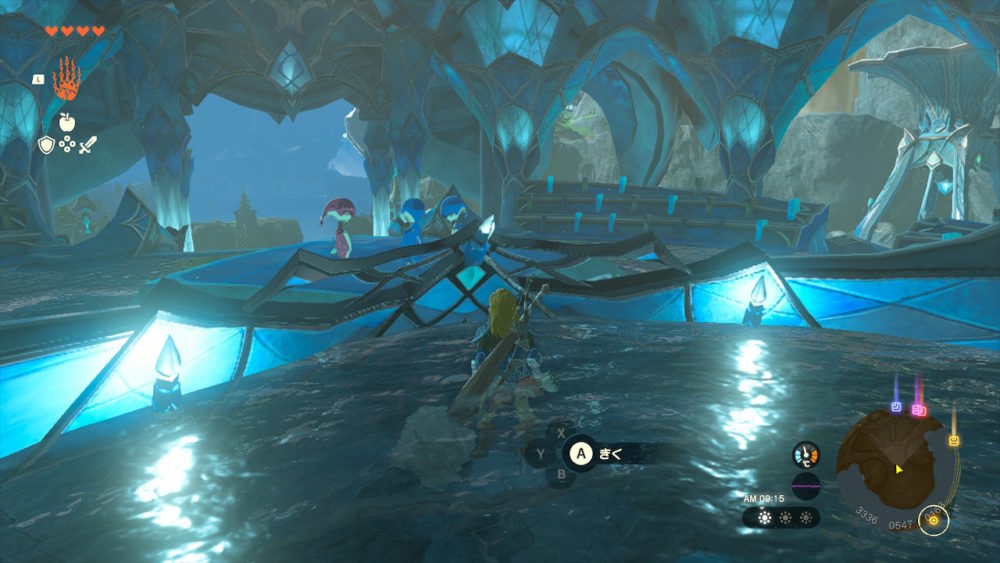1000x563 pixels.
Task: Select the pink map marker above the minimap
Action: [x=919, y=409]
